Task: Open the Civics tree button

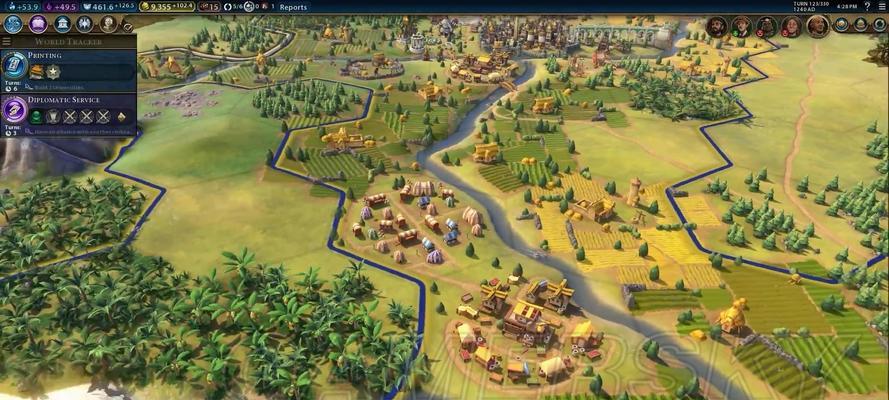Action: coord(38,23)
